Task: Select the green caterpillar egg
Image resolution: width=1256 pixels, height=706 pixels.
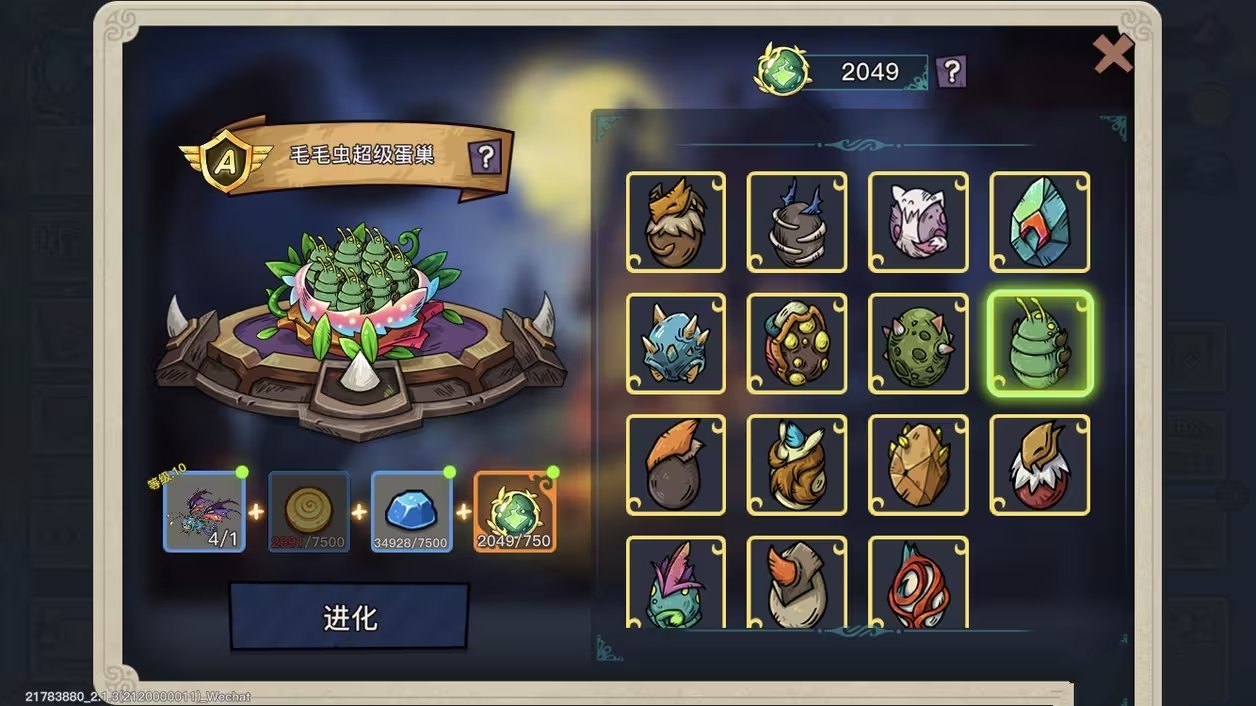Action: pyautogui.click(x=1039, y=343)
